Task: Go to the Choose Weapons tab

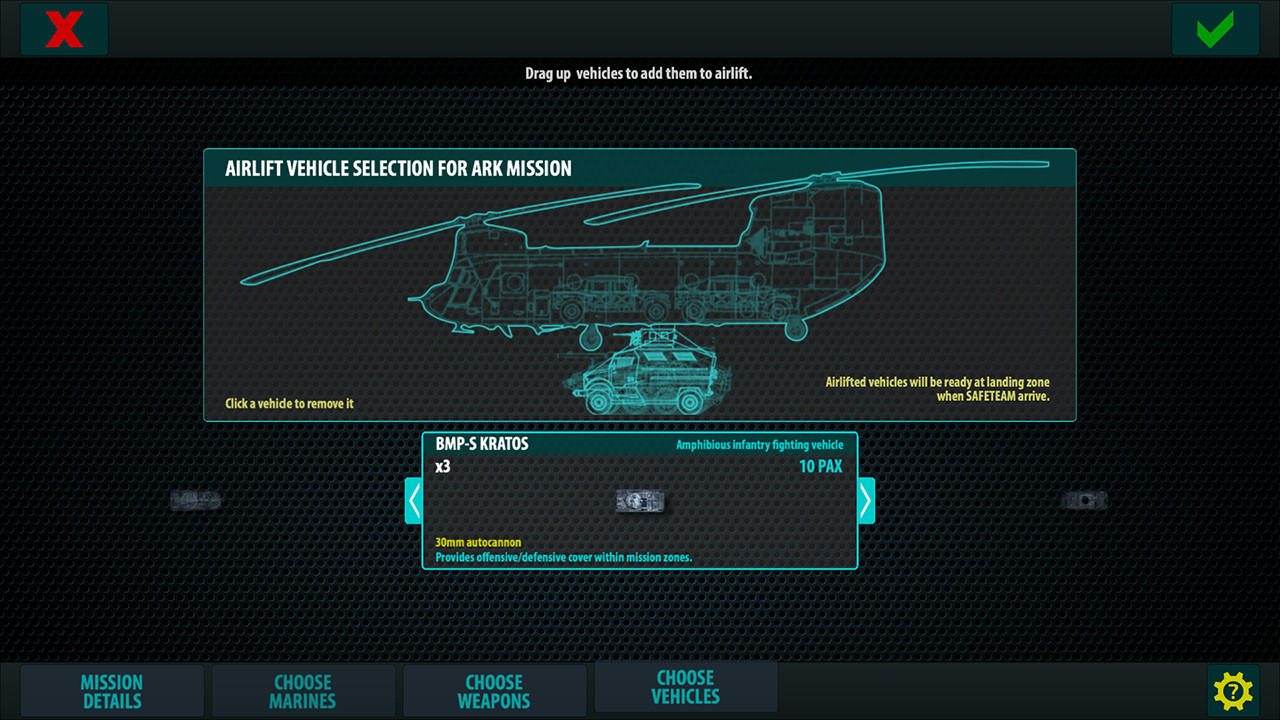Action: click(494, 692)
